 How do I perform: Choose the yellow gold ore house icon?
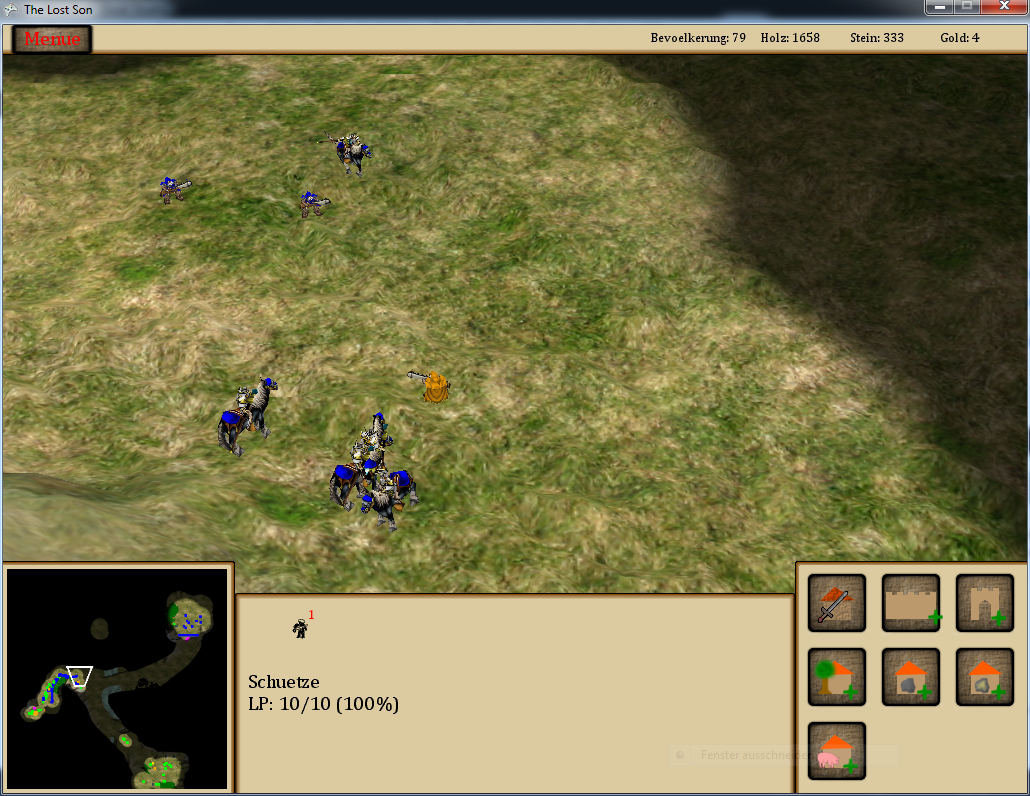pos(985,677)
